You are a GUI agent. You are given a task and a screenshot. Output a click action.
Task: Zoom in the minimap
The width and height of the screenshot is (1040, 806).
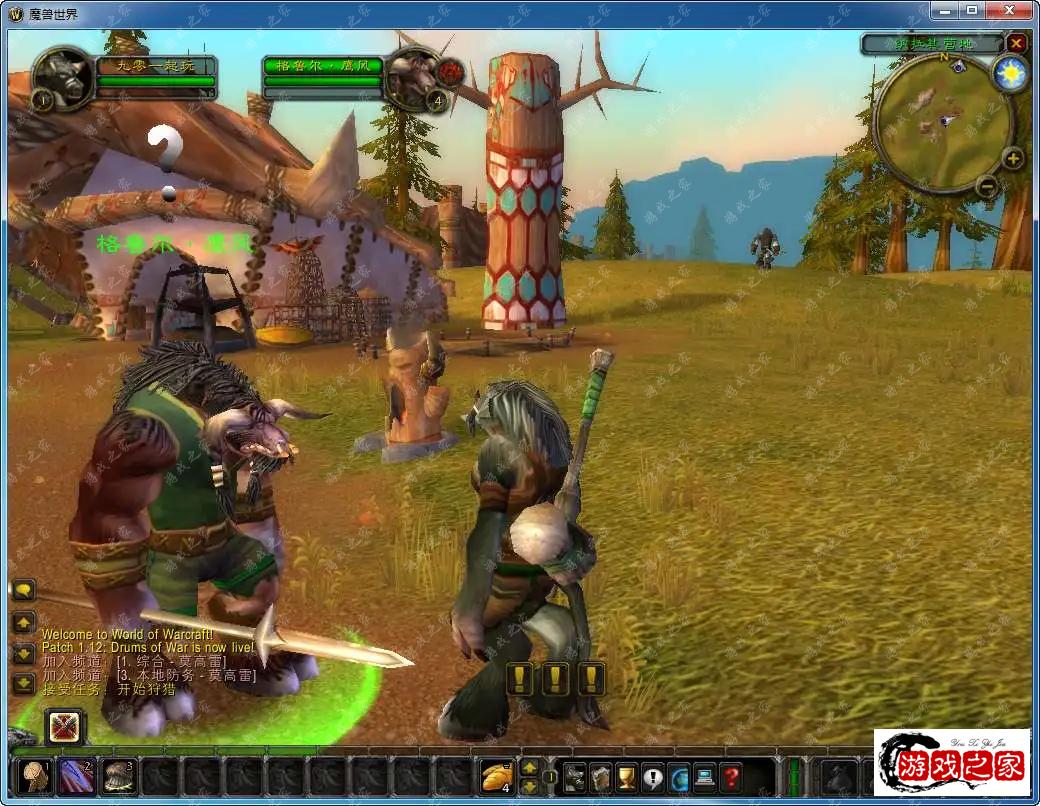(1012, 158)
